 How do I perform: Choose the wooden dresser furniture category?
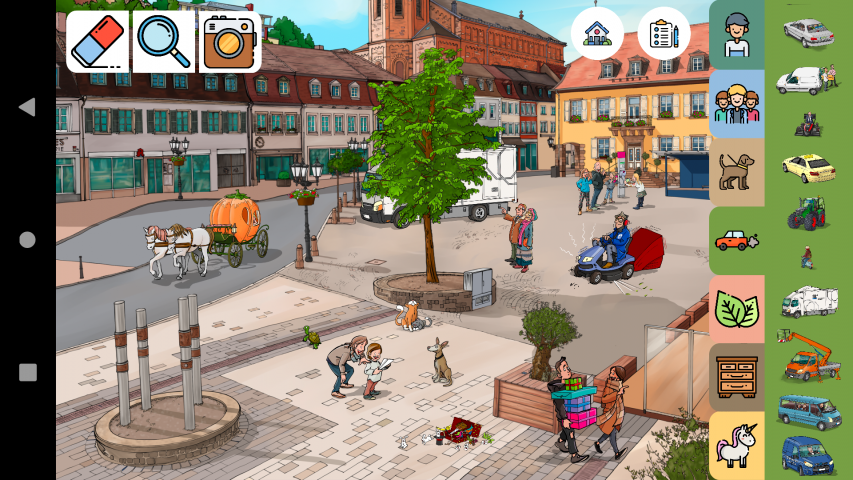[737, 377]
